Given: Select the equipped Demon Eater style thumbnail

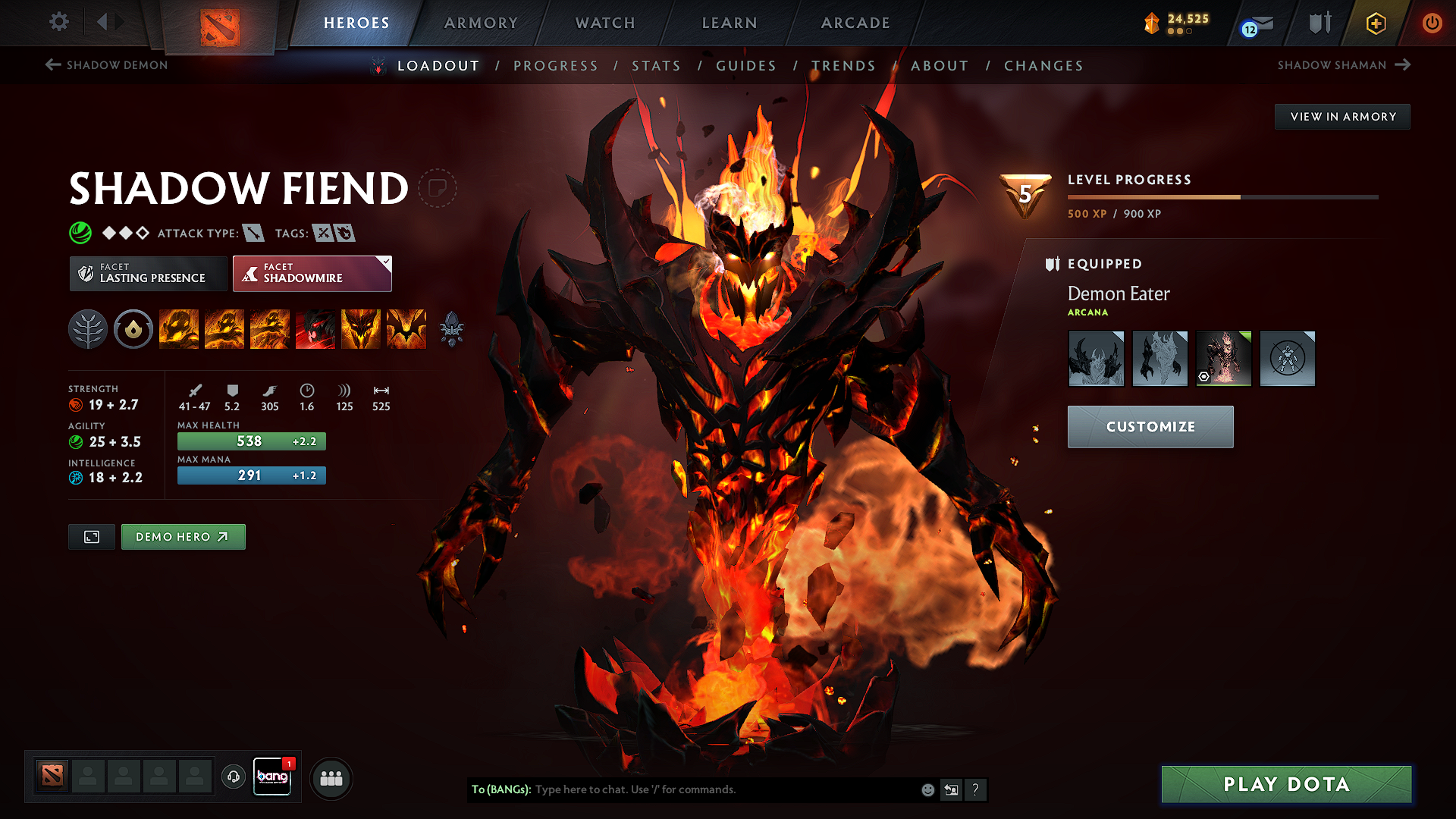Looking at the screenshot, I should (1223, 358).
